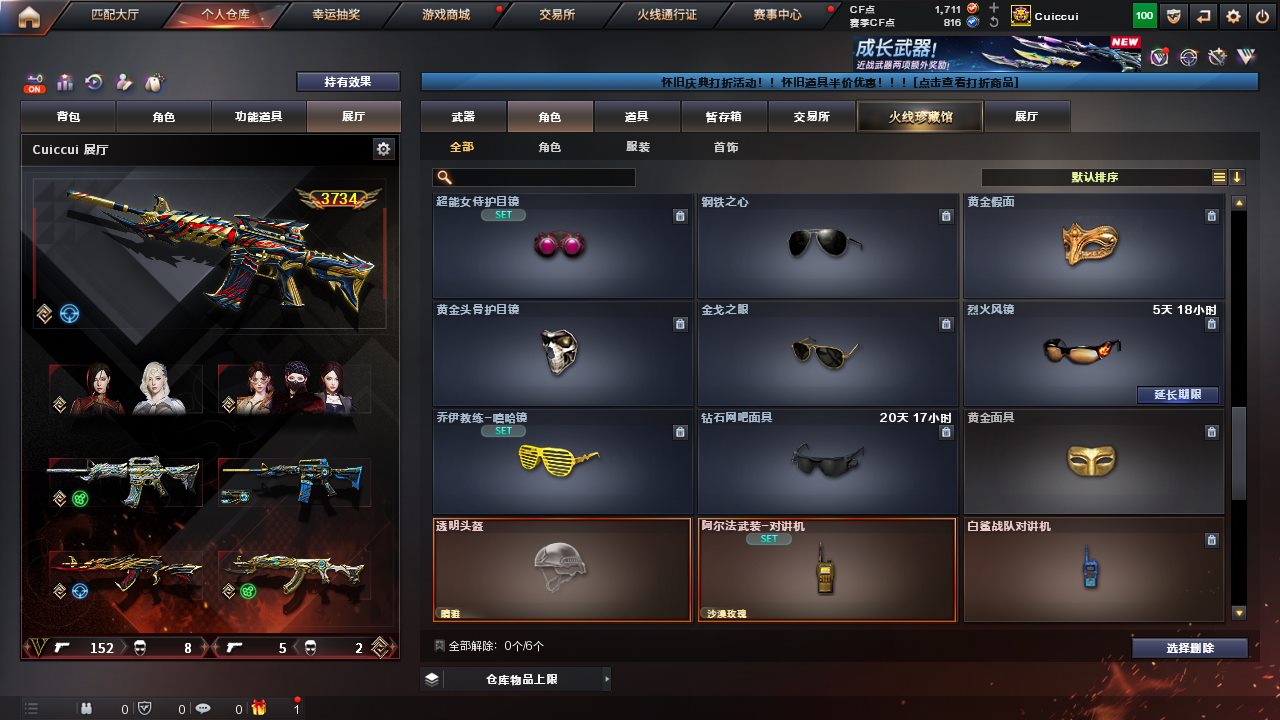Extend 烈火风镜 with 延长期限 button

(1178, 395)
